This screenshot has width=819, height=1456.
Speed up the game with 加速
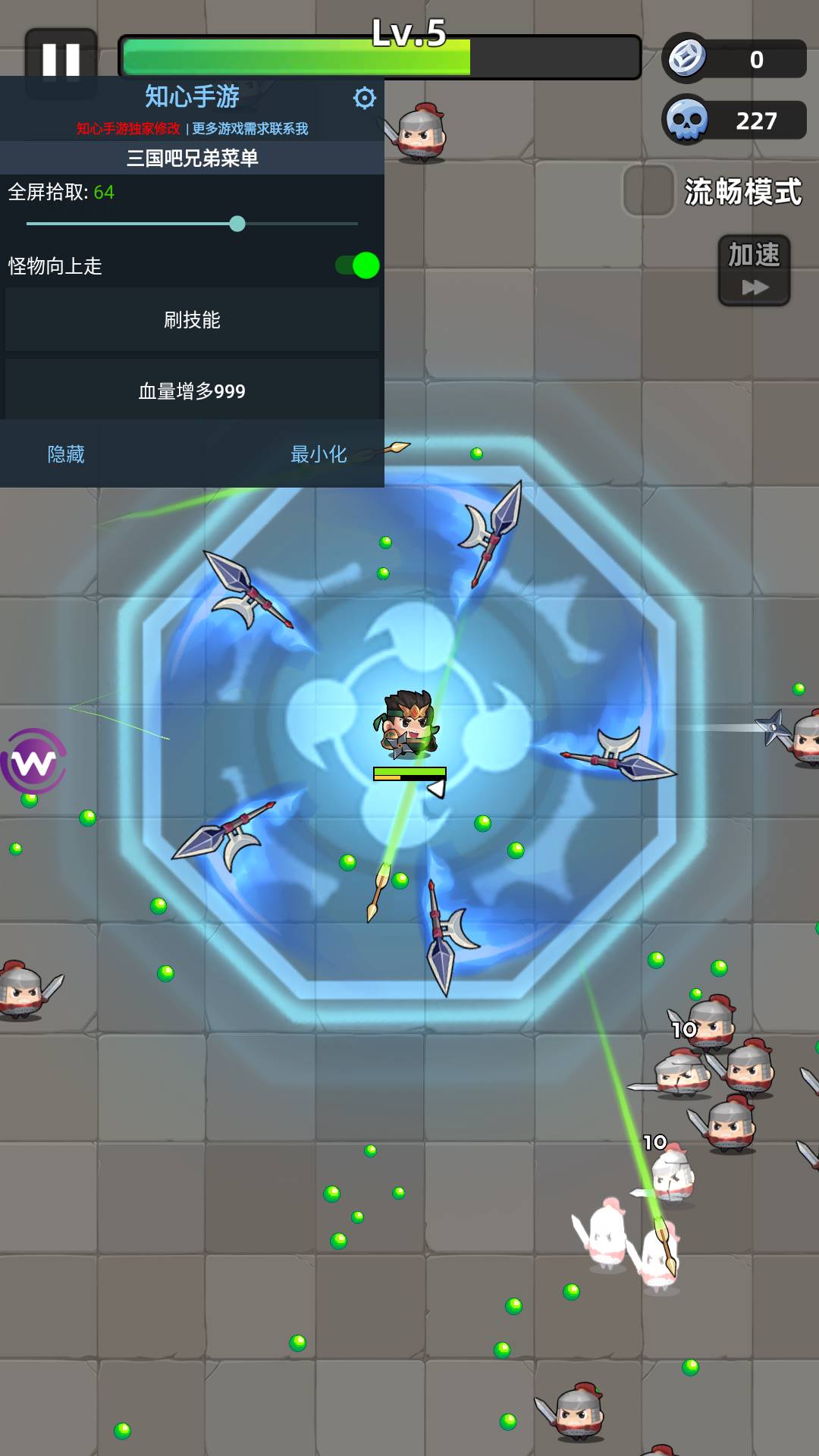754,270
